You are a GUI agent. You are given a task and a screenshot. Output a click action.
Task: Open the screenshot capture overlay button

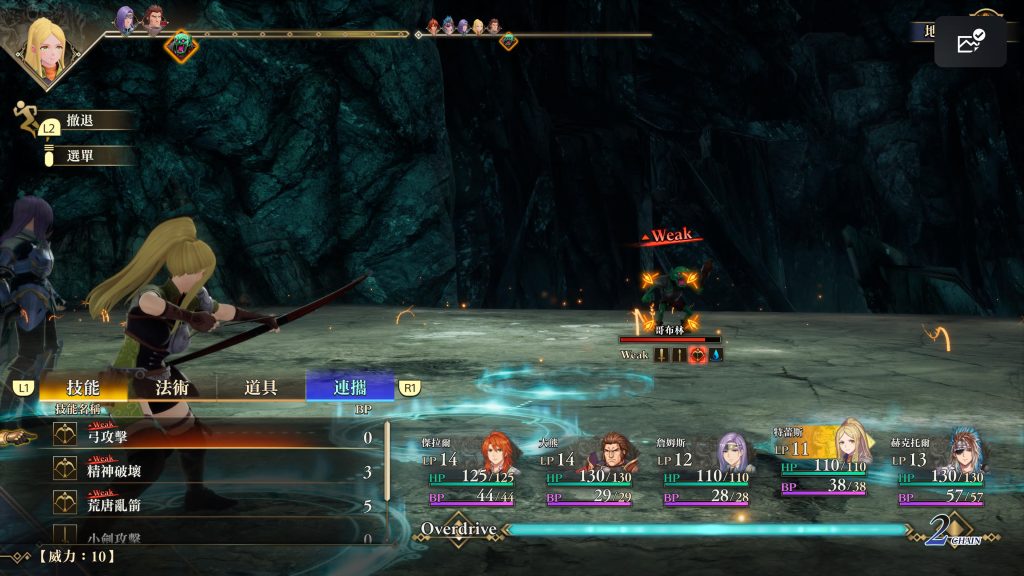[x=970, y=42]
